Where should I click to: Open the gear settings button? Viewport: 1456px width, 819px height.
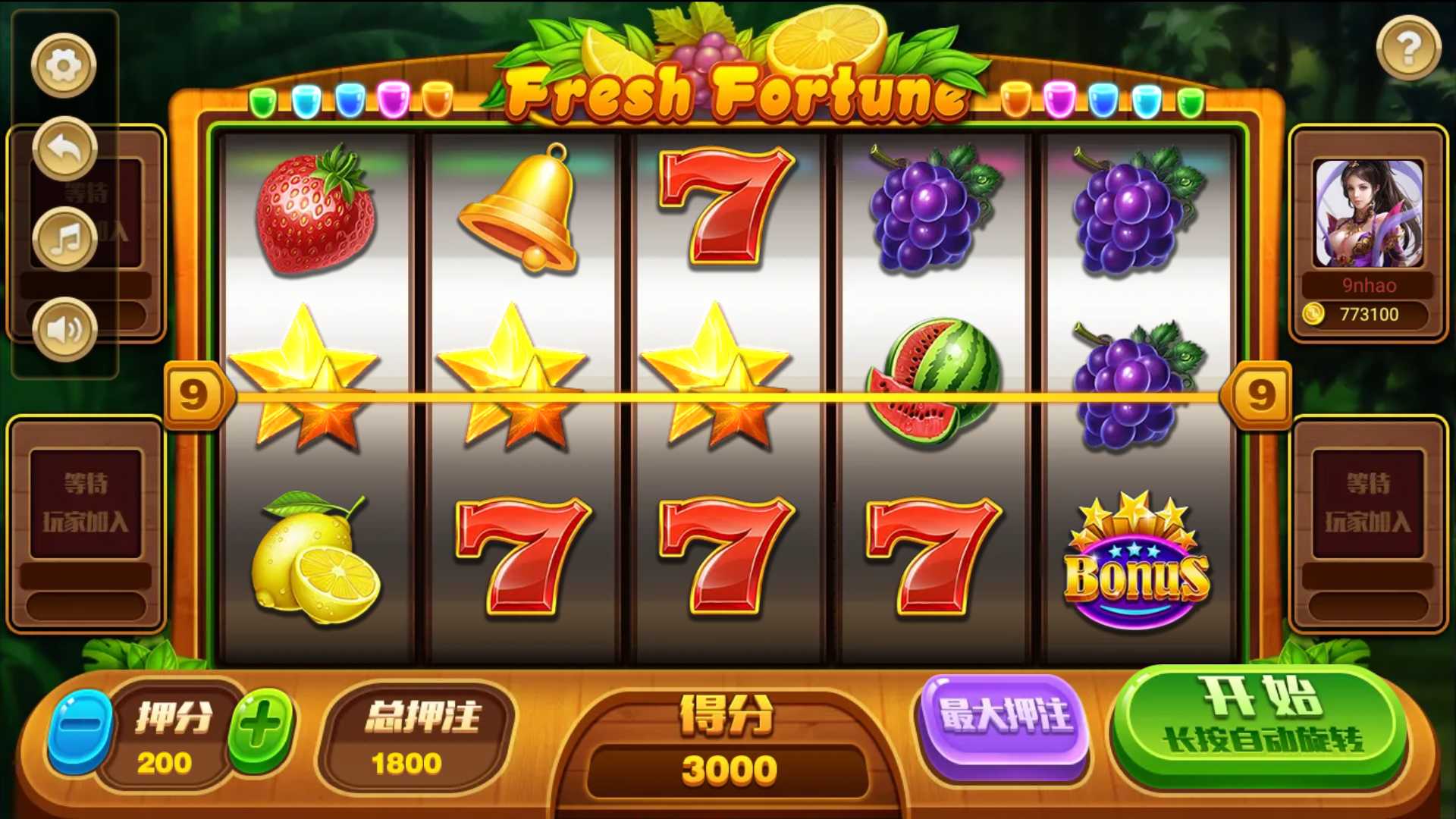[x=64, y=65]
